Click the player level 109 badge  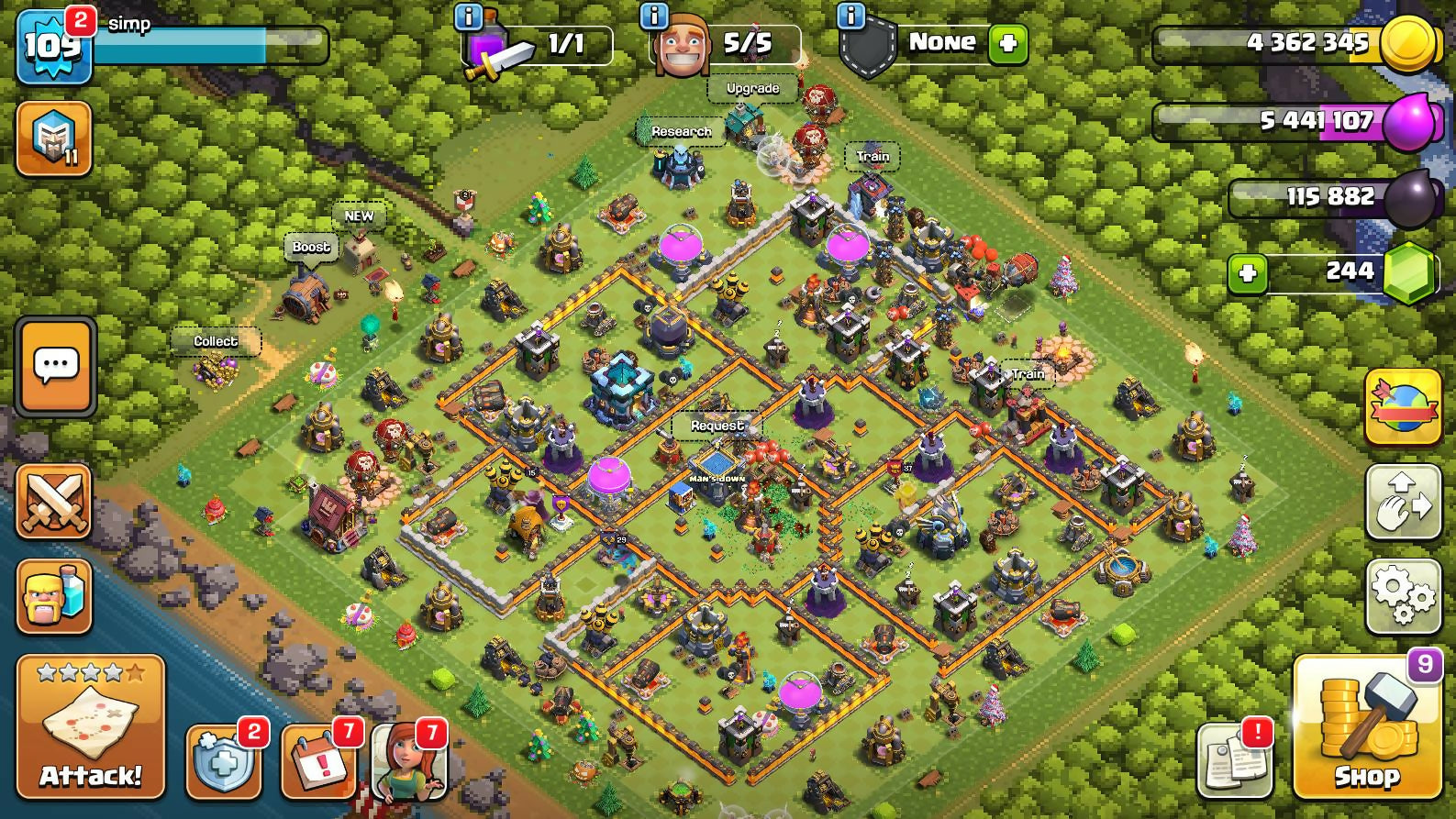(x=53, y=46)
